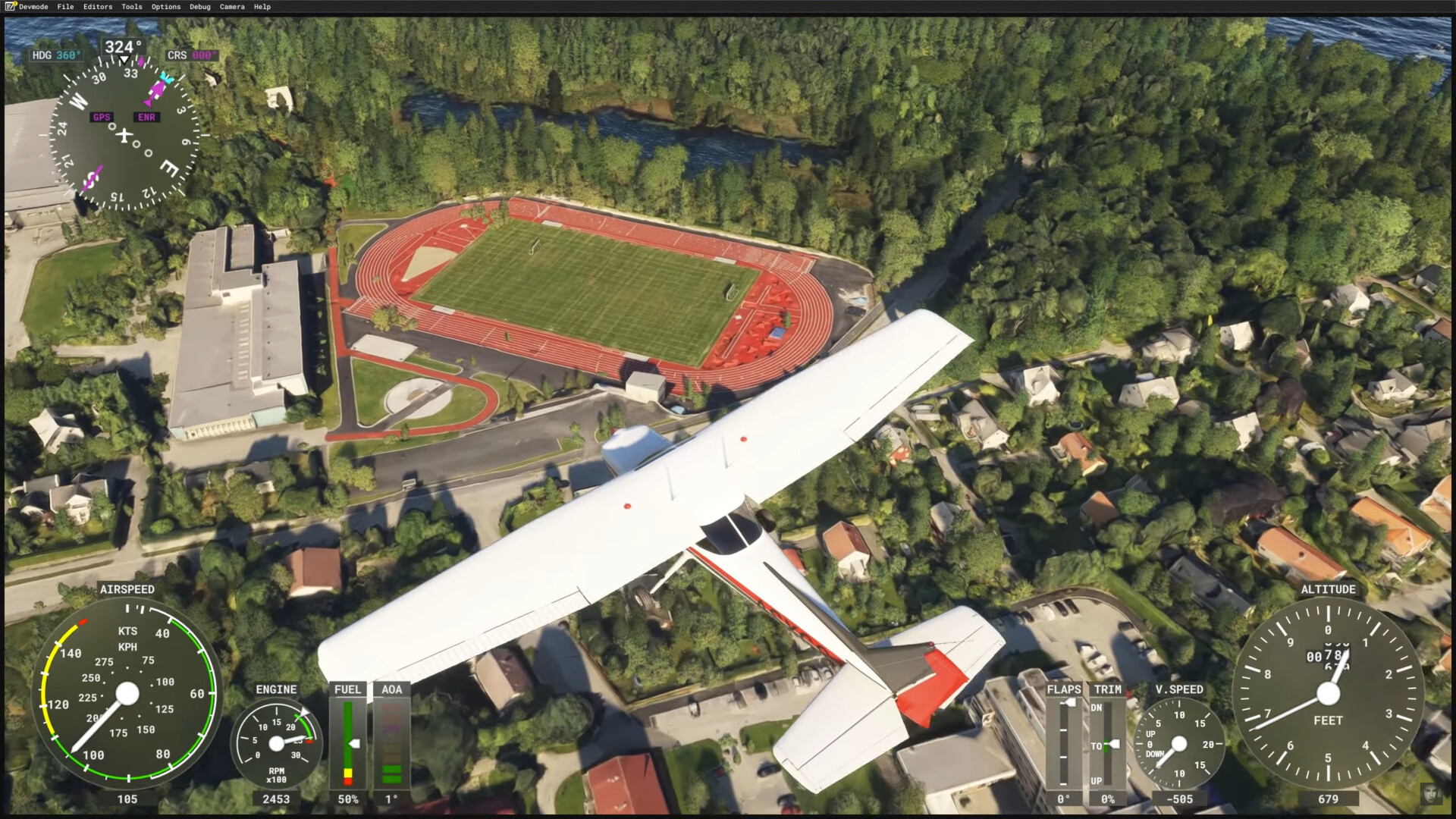Viewport: 1456px width, 819px height.
Task: Open the Camera menu
Action: (232, 7)
